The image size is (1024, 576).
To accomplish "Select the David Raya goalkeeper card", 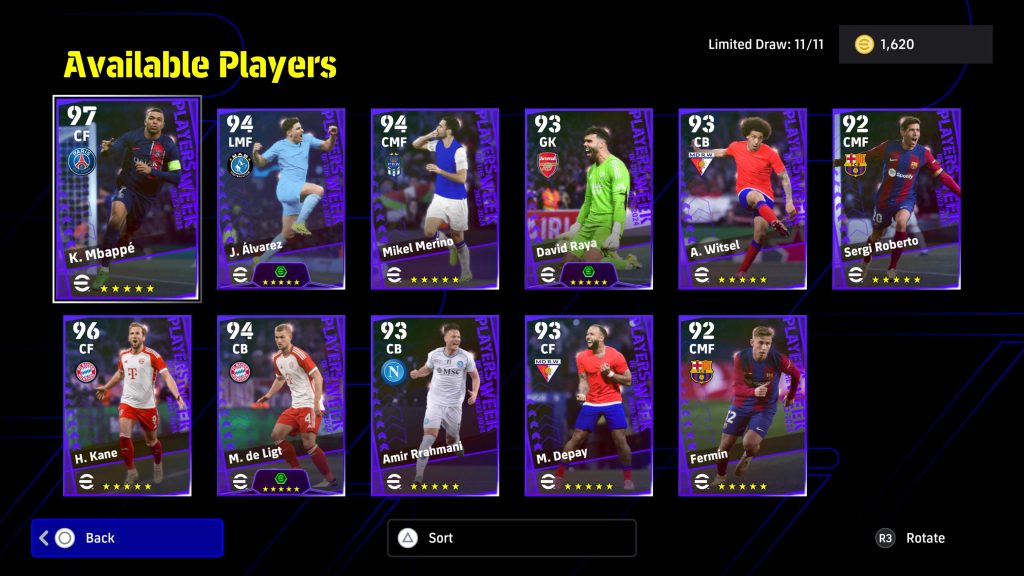I will pos(589,199).
